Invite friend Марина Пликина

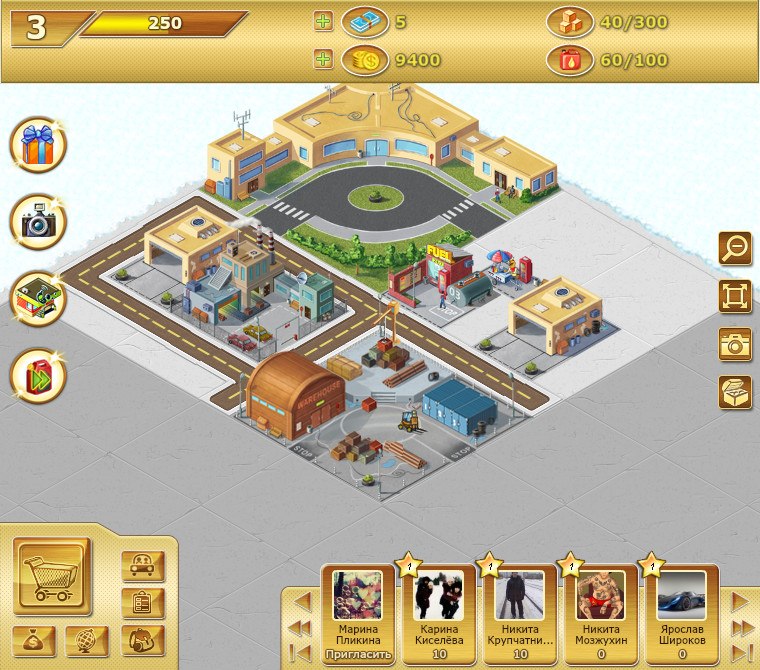[358, 654]
